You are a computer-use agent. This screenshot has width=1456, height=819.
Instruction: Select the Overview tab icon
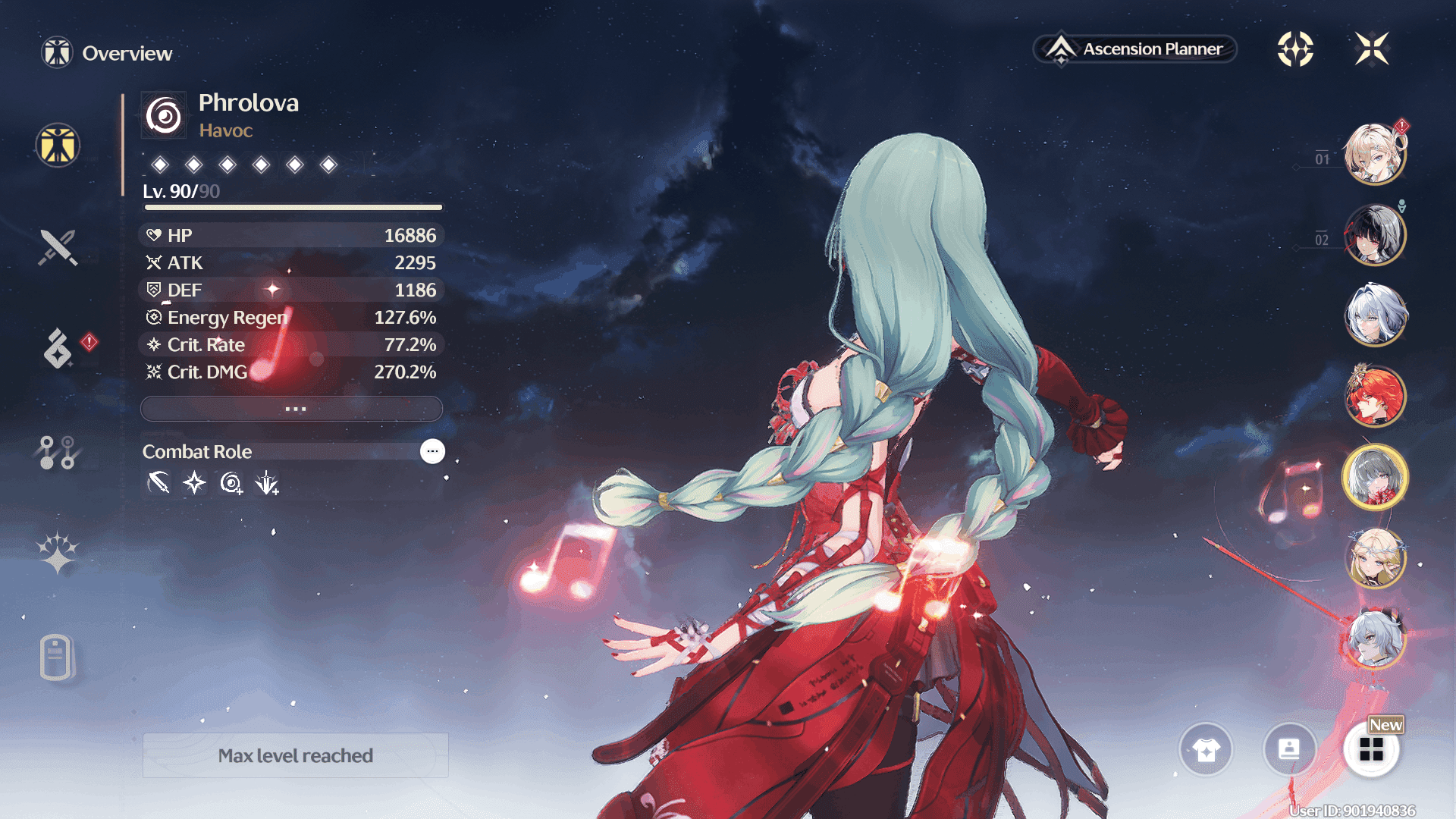tap(58, 145)
